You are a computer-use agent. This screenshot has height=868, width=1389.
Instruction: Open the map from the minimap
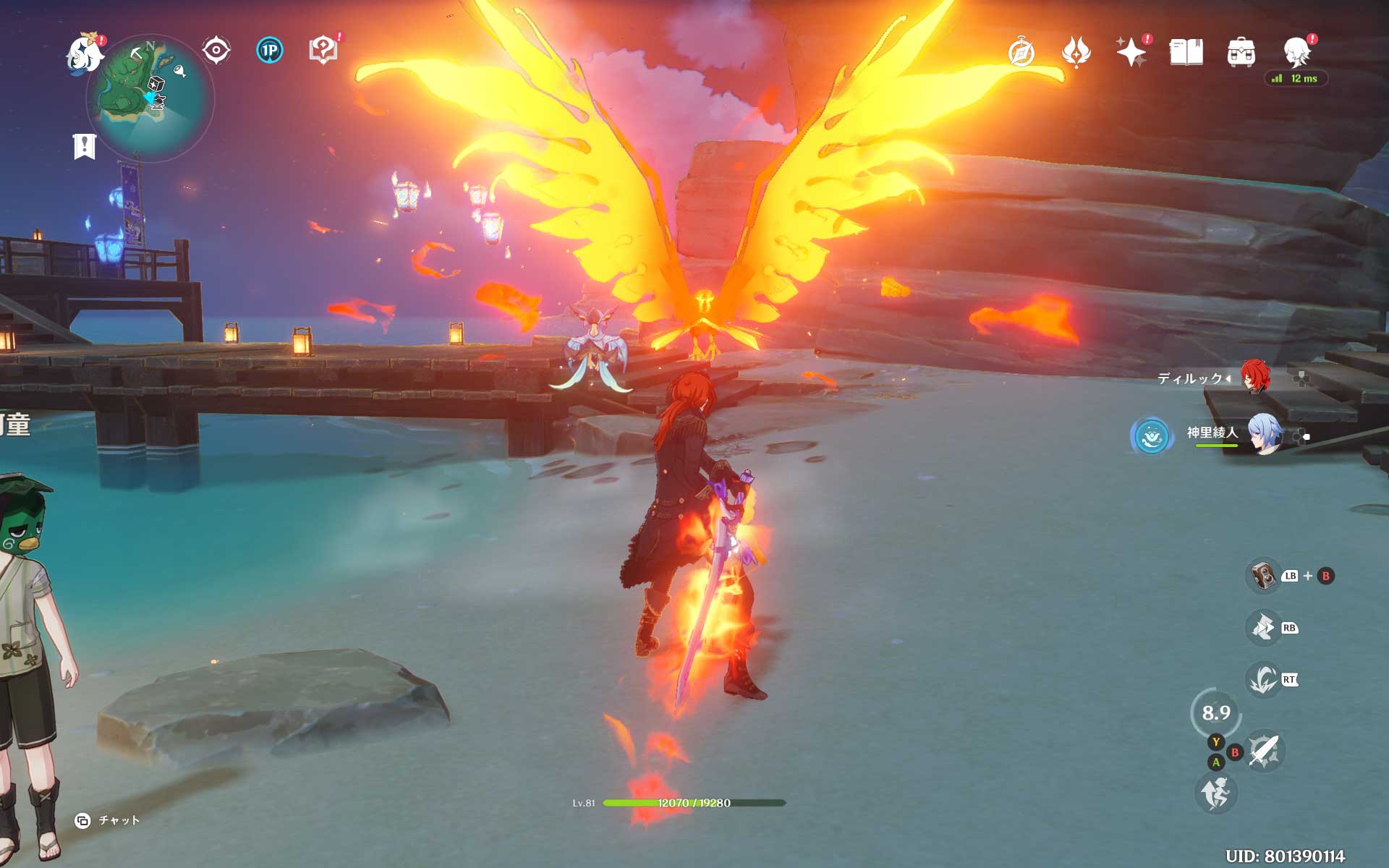pyautogui.click(x=150, y=97)
